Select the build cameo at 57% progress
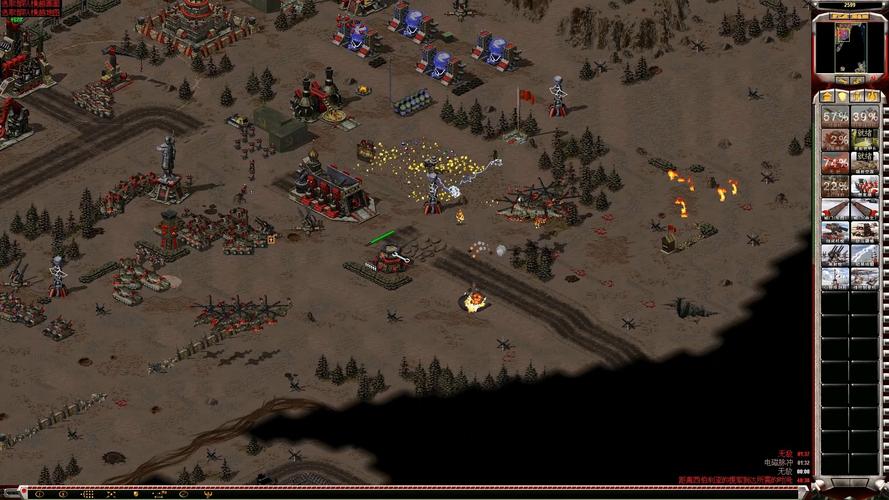This screenshot has width=889, height=500. coord(835,116)
